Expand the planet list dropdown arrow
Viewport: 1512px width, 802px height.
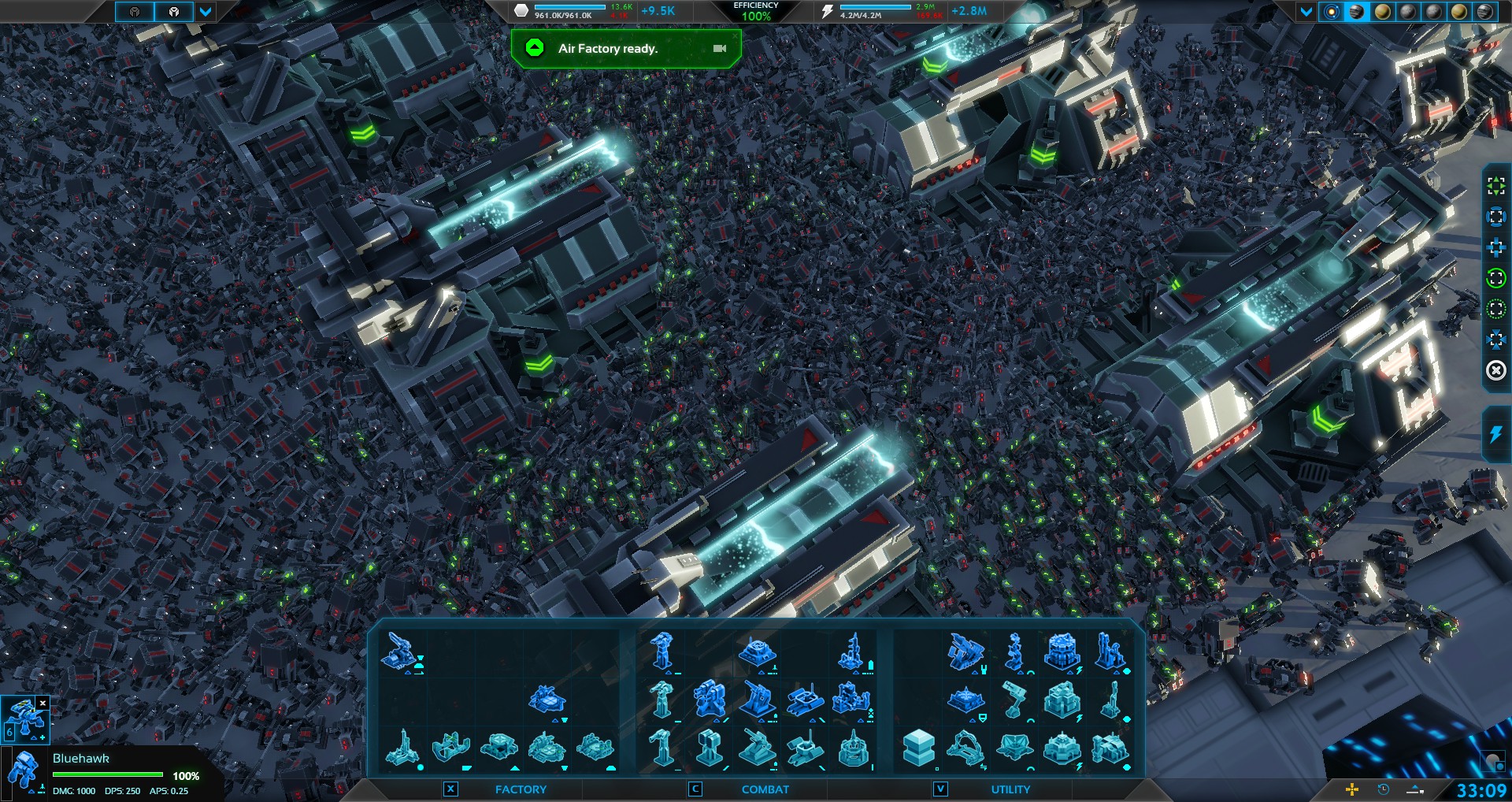1306,12
